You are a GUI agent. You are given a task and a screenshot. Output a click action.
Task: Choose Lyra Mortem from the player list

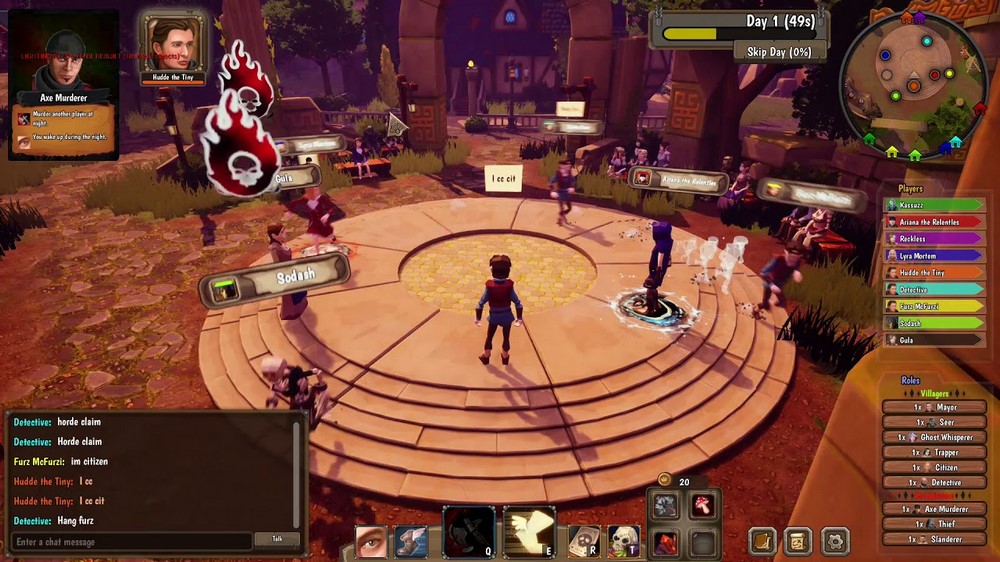tap(932, 256)
